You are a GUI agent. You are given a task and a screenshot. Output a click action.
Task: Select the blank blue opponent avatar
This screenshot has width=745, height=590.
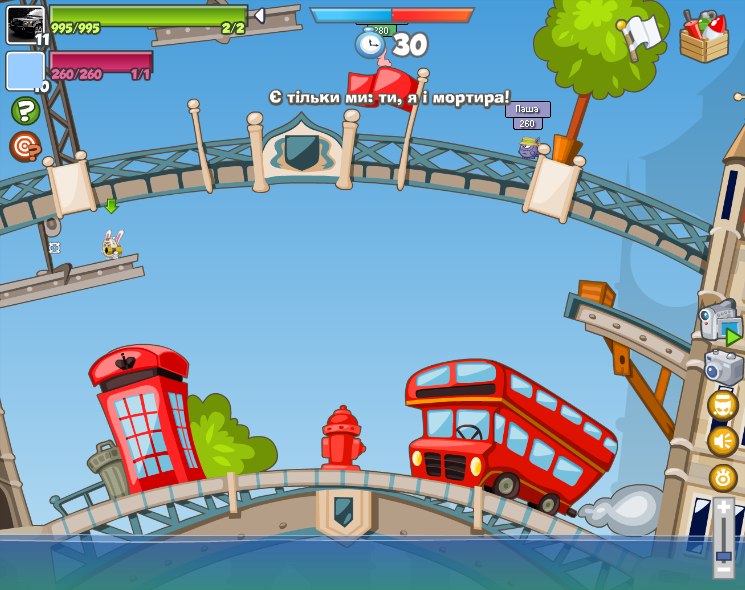click(x=25, y=71)
